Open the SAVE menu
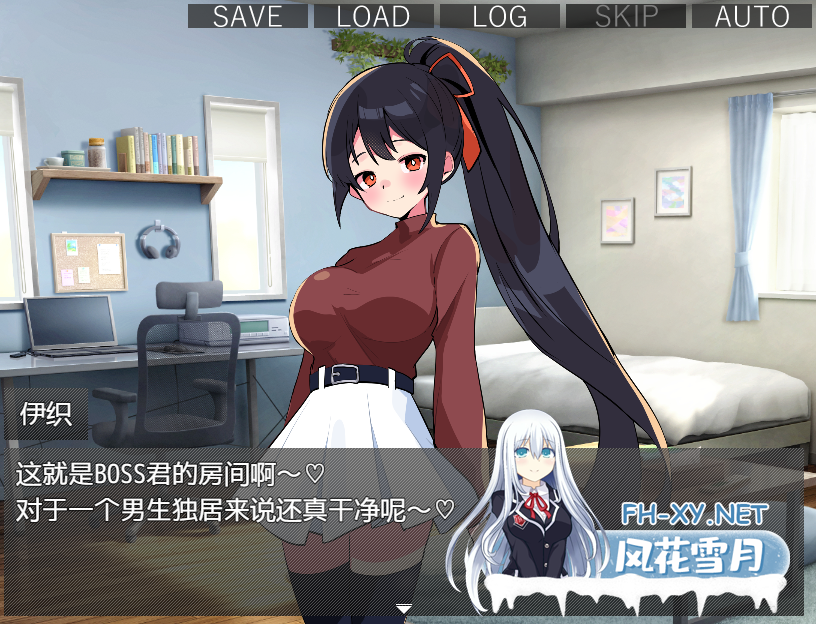816x624 pixels. [x=247, y=16]
